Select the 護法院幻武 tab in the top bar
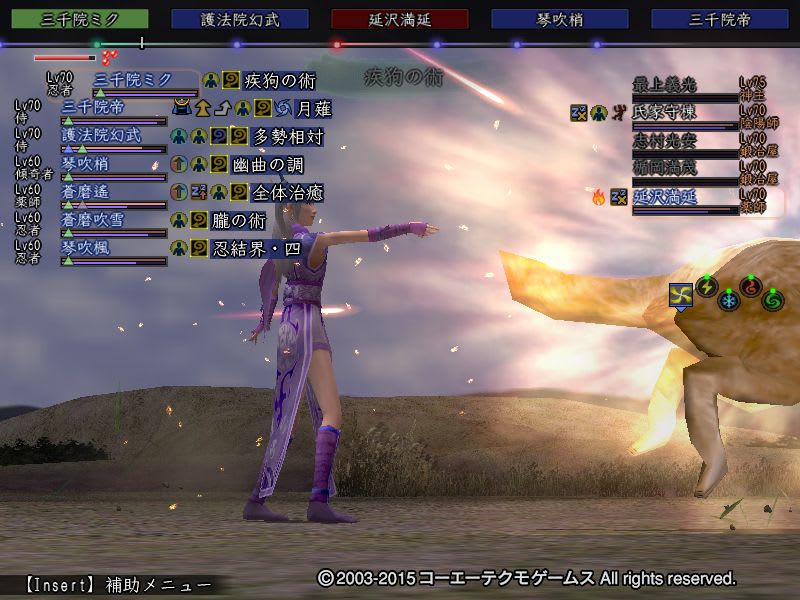800x600 pixels. tap(240, 19)
